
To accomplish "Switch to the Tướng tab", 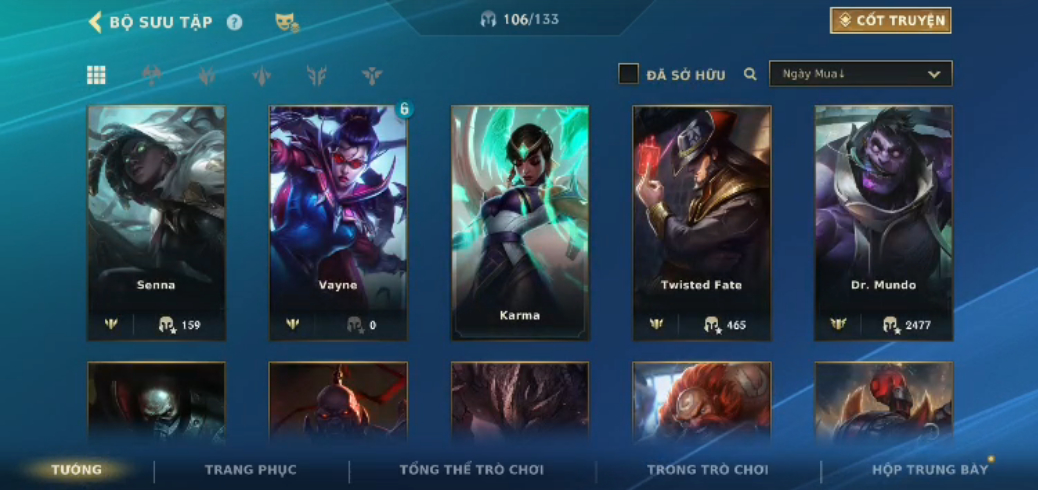I will pyautogui.click(x=77, y=470).
